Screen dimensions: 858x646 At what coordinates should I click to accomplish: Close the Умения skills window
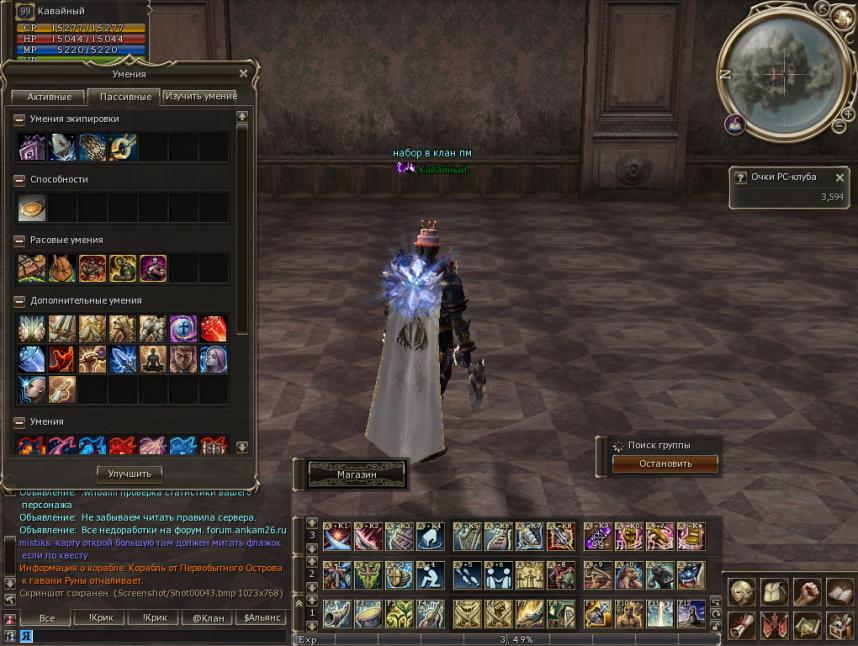click(243, 73)
